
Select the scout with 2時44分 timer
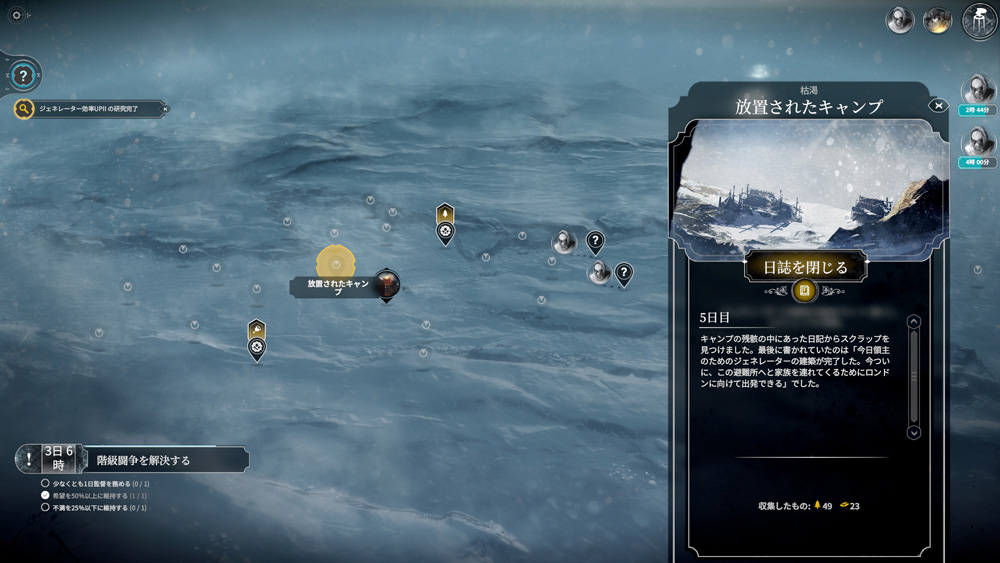coord(978,92)
